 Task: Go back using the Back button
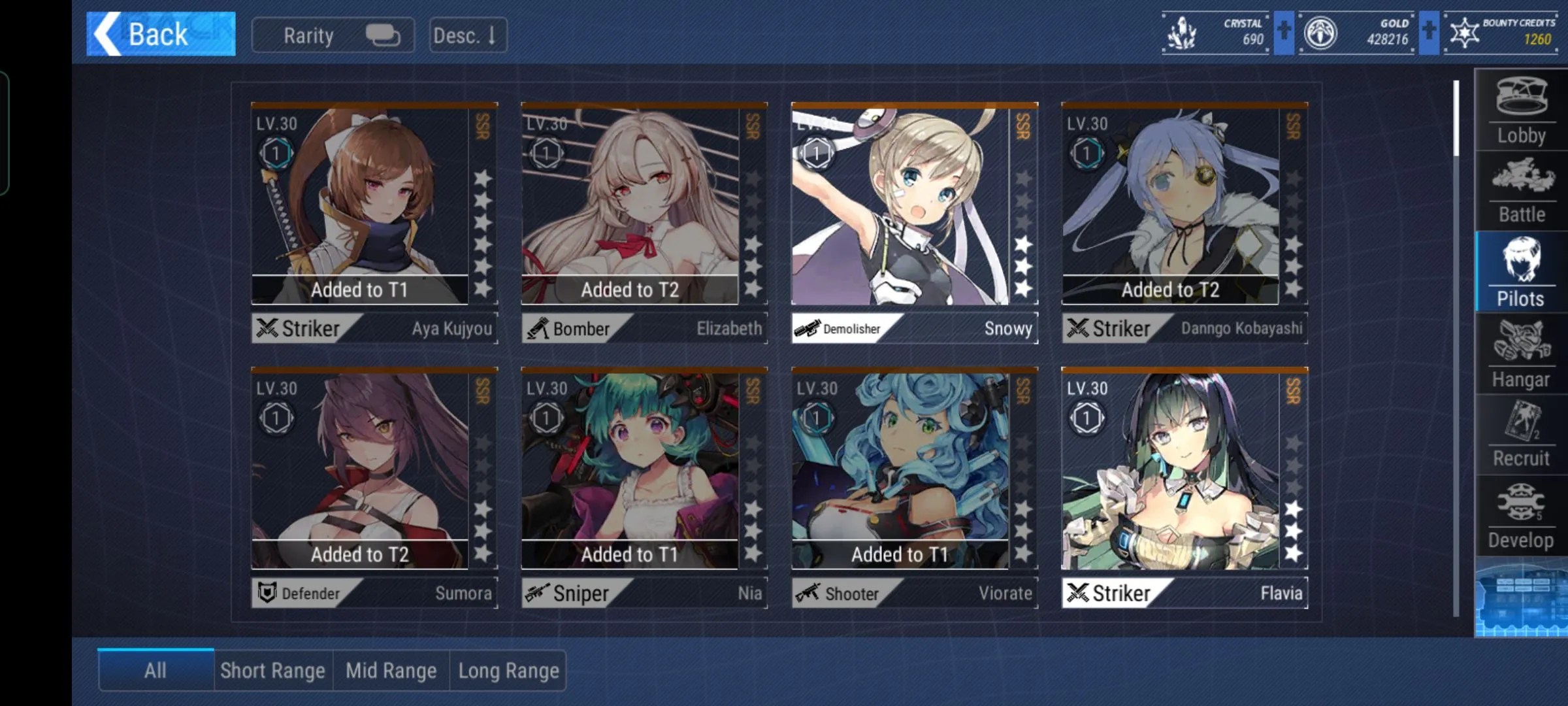pyautogui.click(x=161, y=34)
